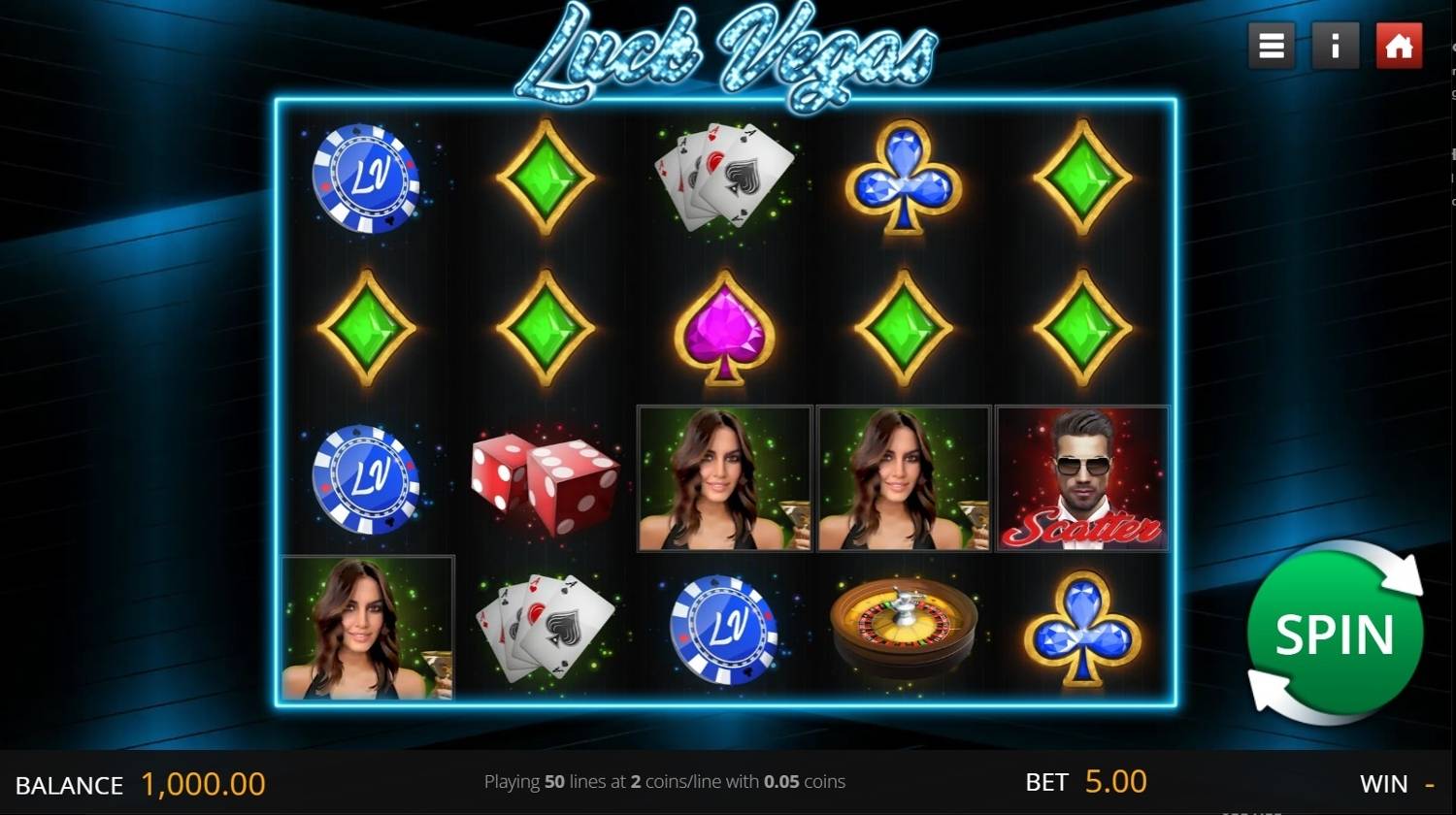Click the cards symbol on the bottom row
The image size is (1456, 815).
tap(546, 628)
